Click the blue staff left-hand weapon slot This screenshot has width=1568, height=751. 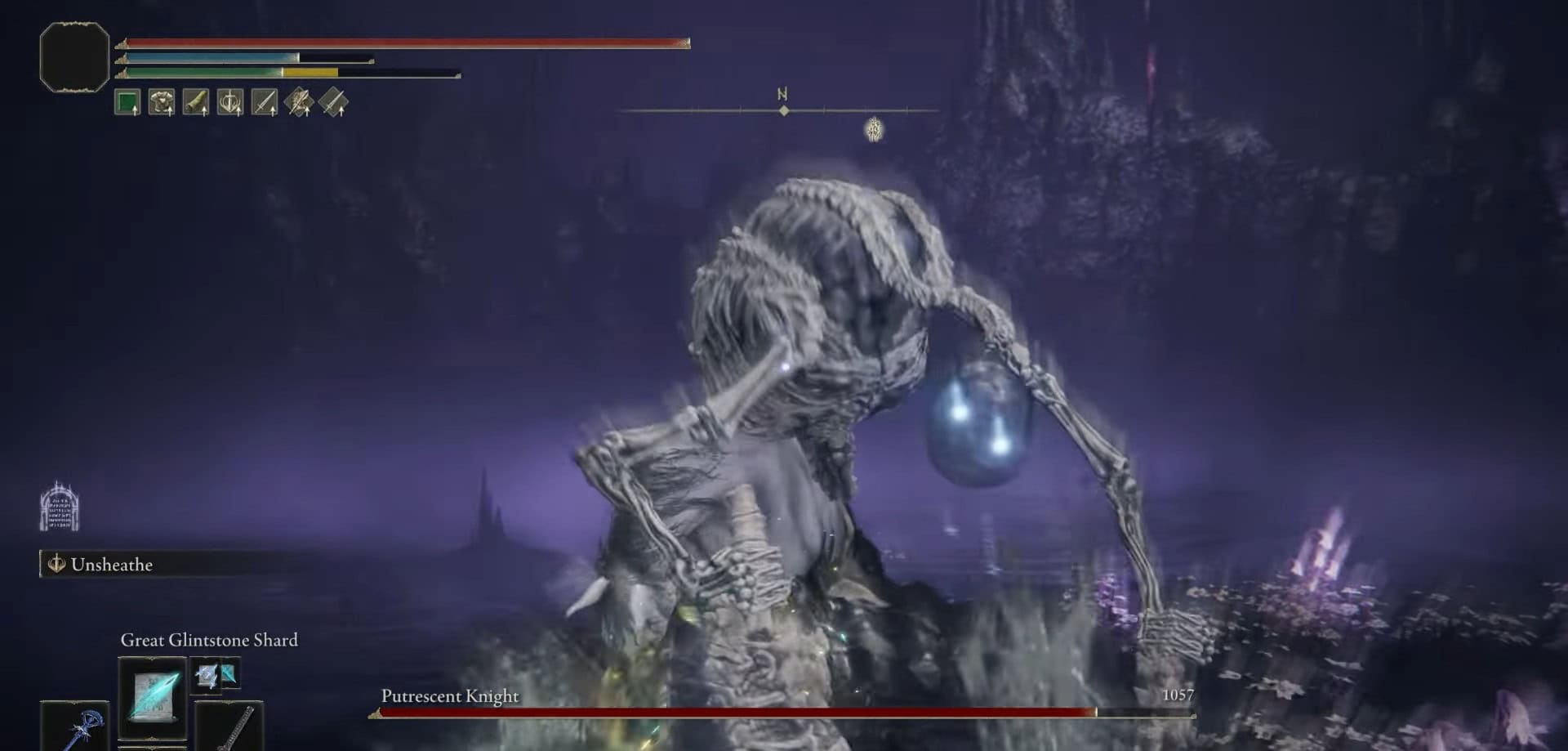(75, 727)
